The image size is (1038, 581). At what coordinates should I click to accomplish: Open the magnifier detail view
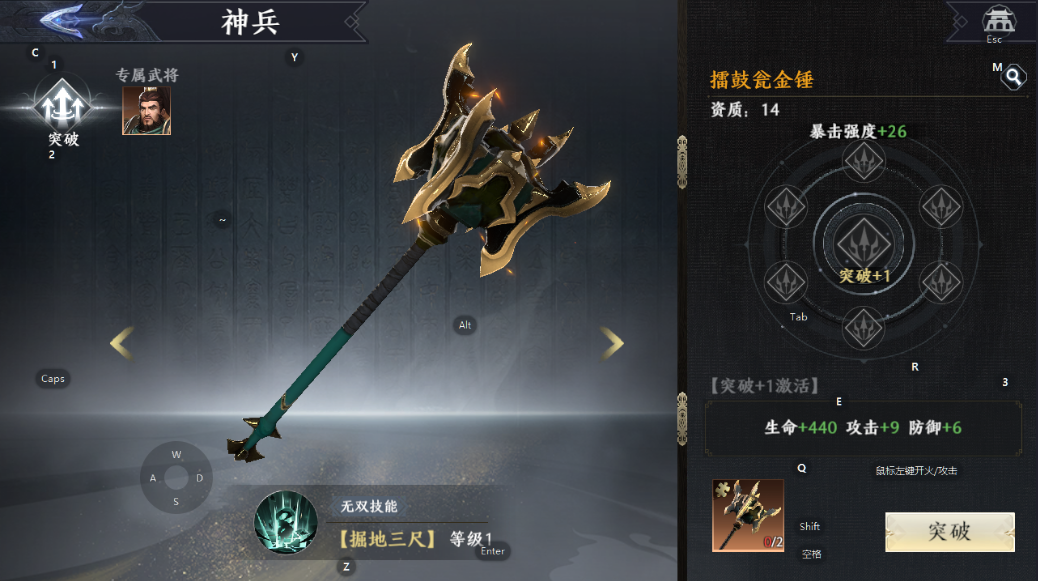pos(1014,77)
